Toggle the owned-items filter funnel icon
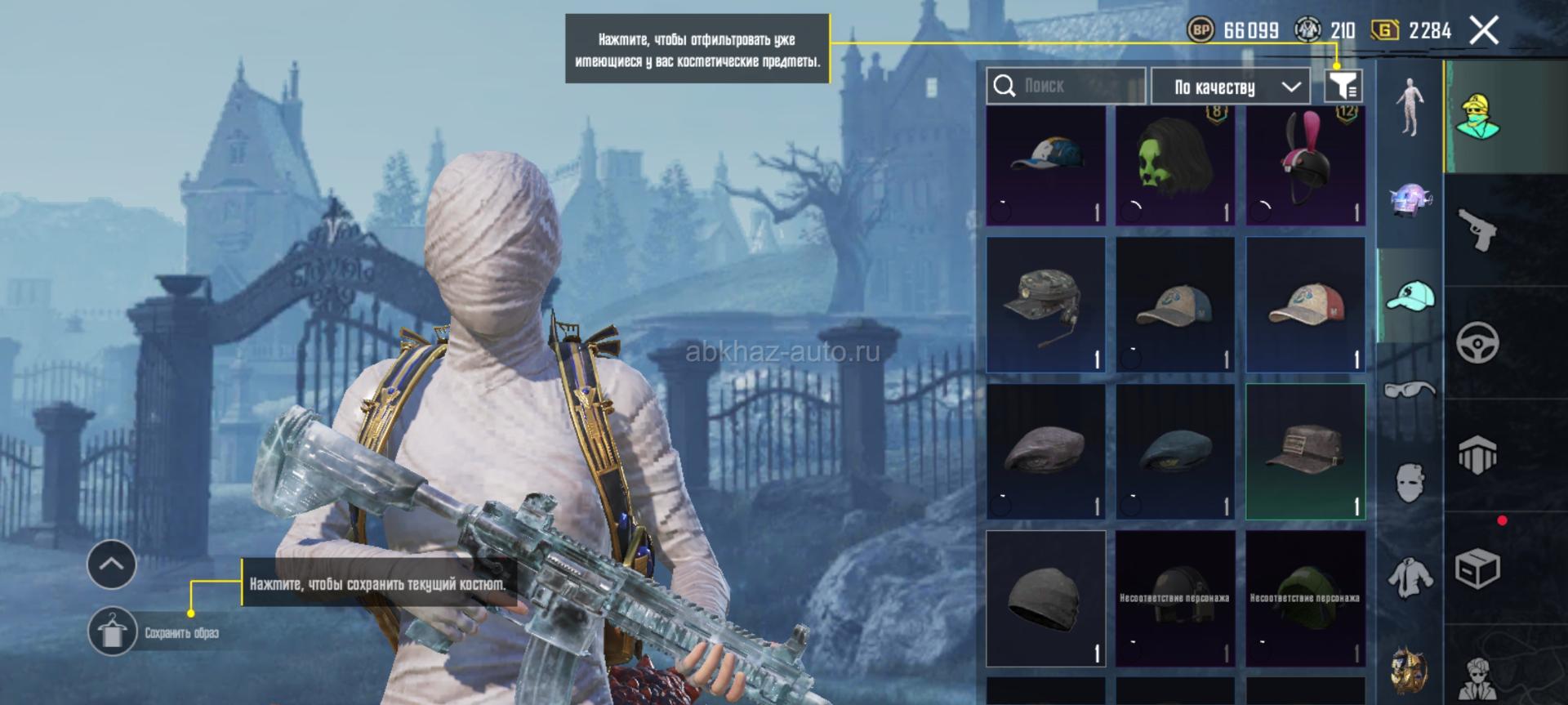 [x=1343, y=86]
